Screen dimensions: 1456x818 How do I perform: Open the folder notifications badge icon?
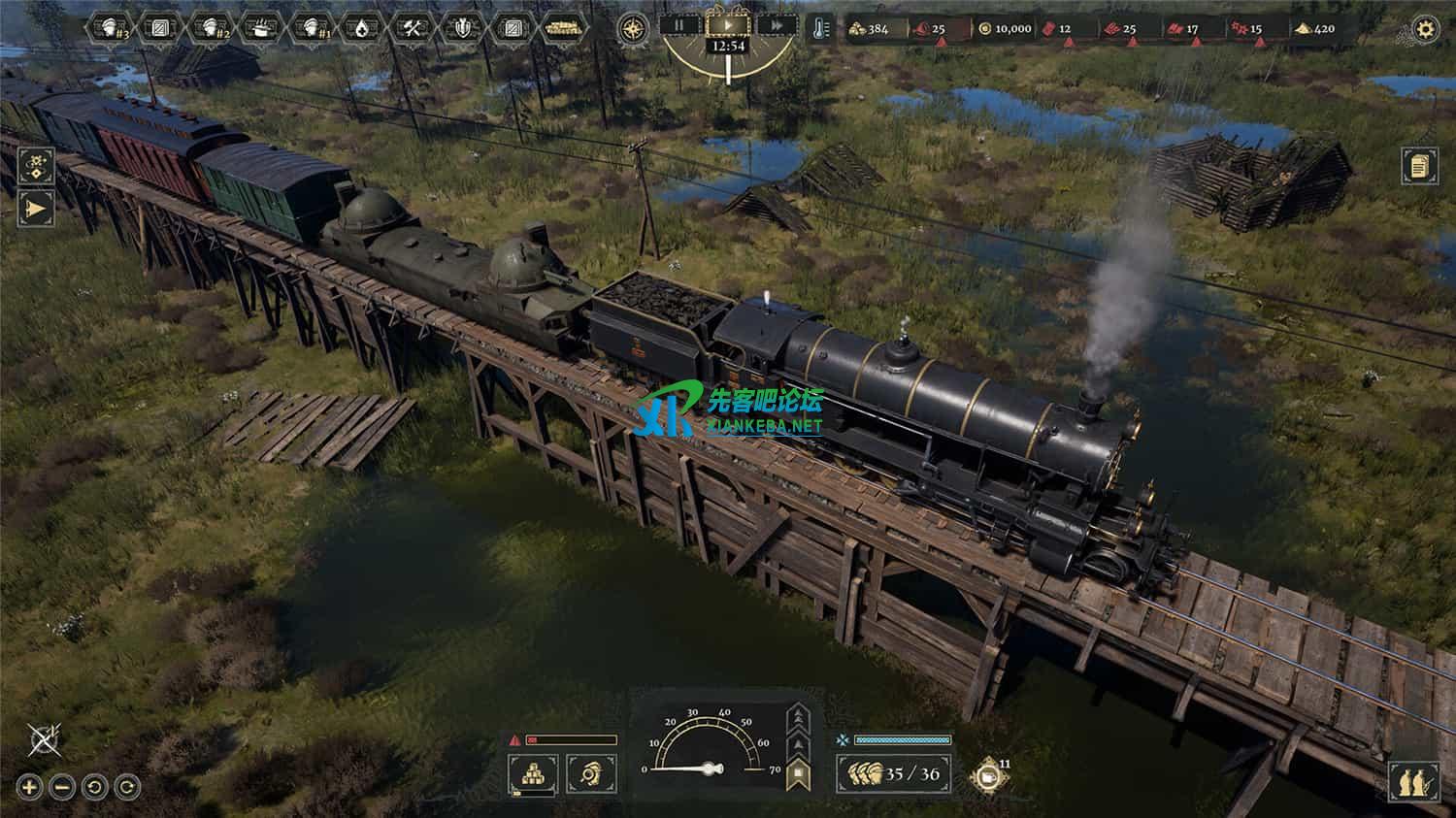[x=987, y=775]
